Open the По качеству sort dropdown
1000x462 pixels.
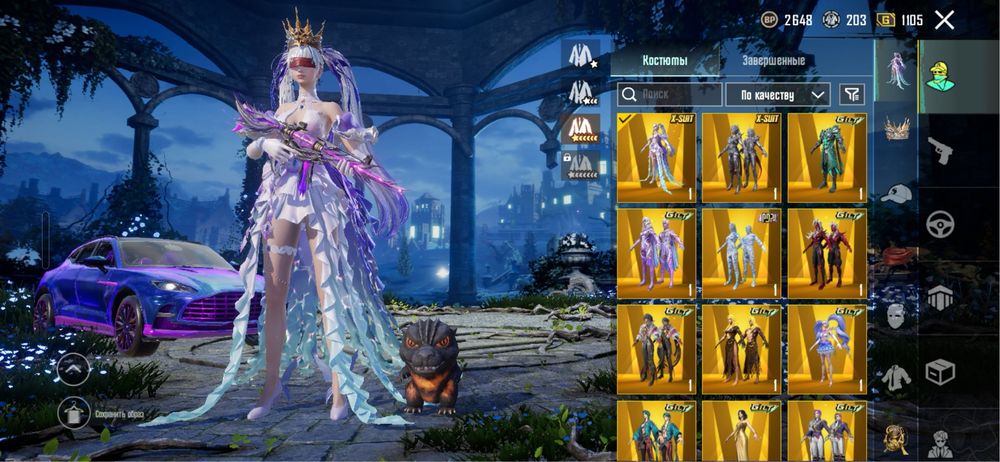click(777, 94)
